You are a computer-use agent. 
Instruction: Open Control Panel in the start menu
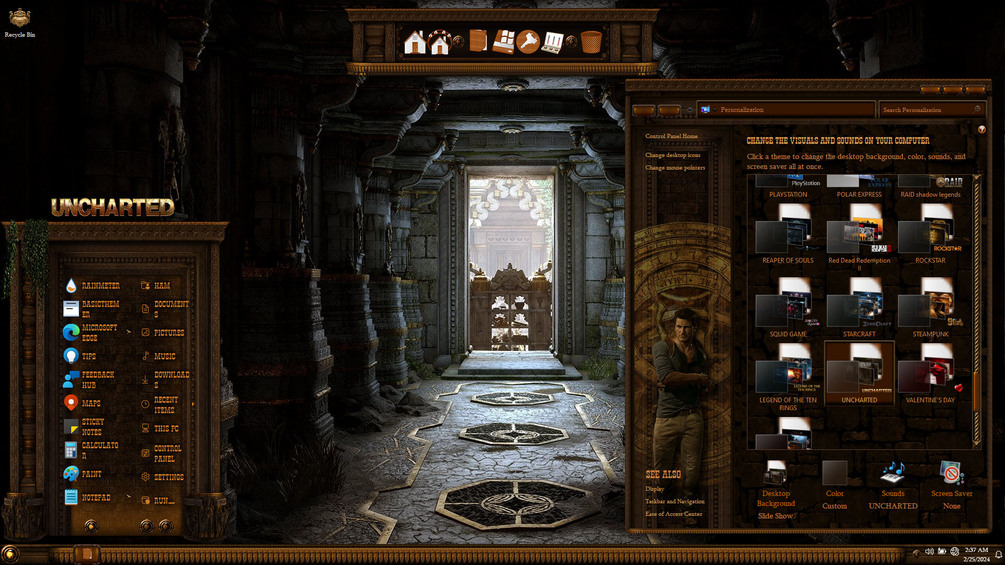point(166,453)
